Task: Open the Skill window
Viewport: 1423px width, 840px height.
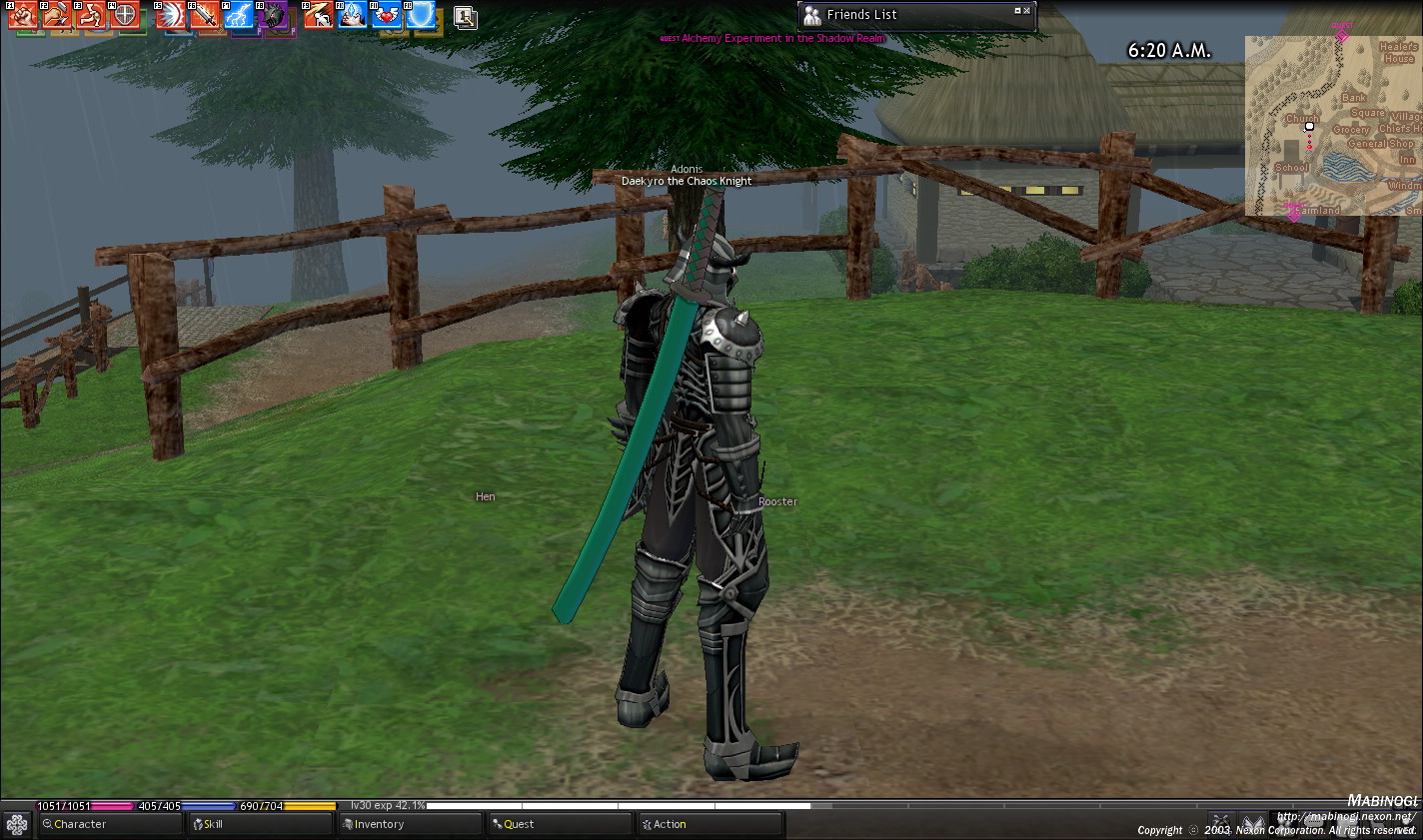Action: (260, 824)
